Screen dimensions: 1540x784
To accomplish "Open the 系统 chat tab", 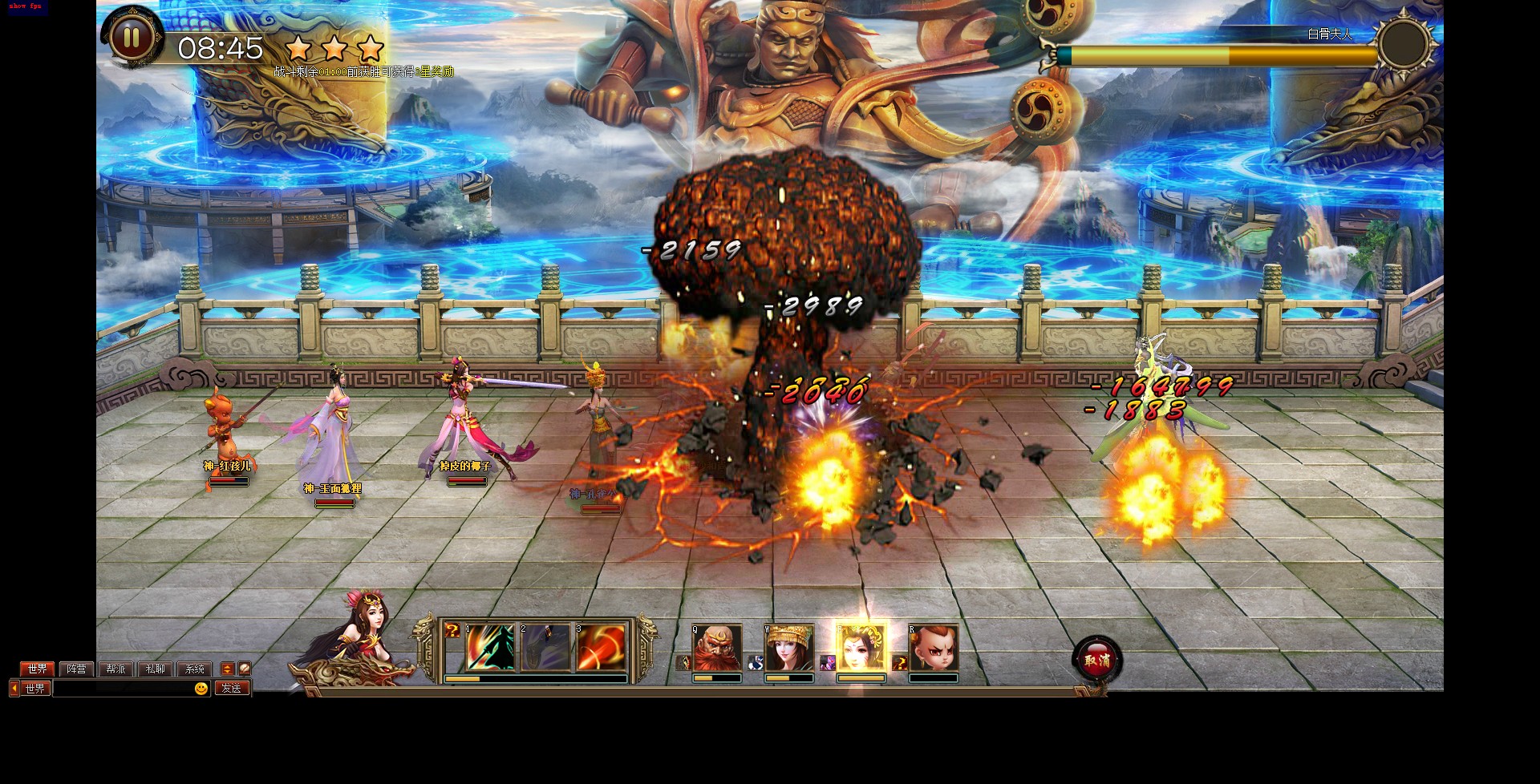I will pos(194,669).
